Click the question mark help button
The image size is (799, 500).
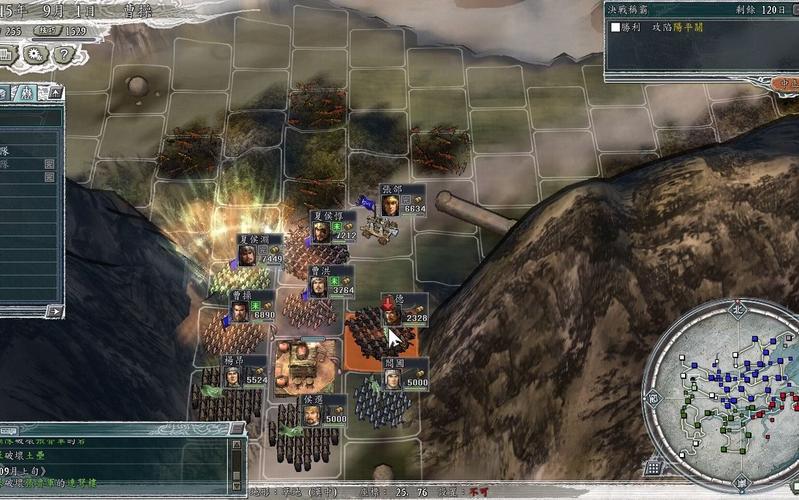point(66,54)
